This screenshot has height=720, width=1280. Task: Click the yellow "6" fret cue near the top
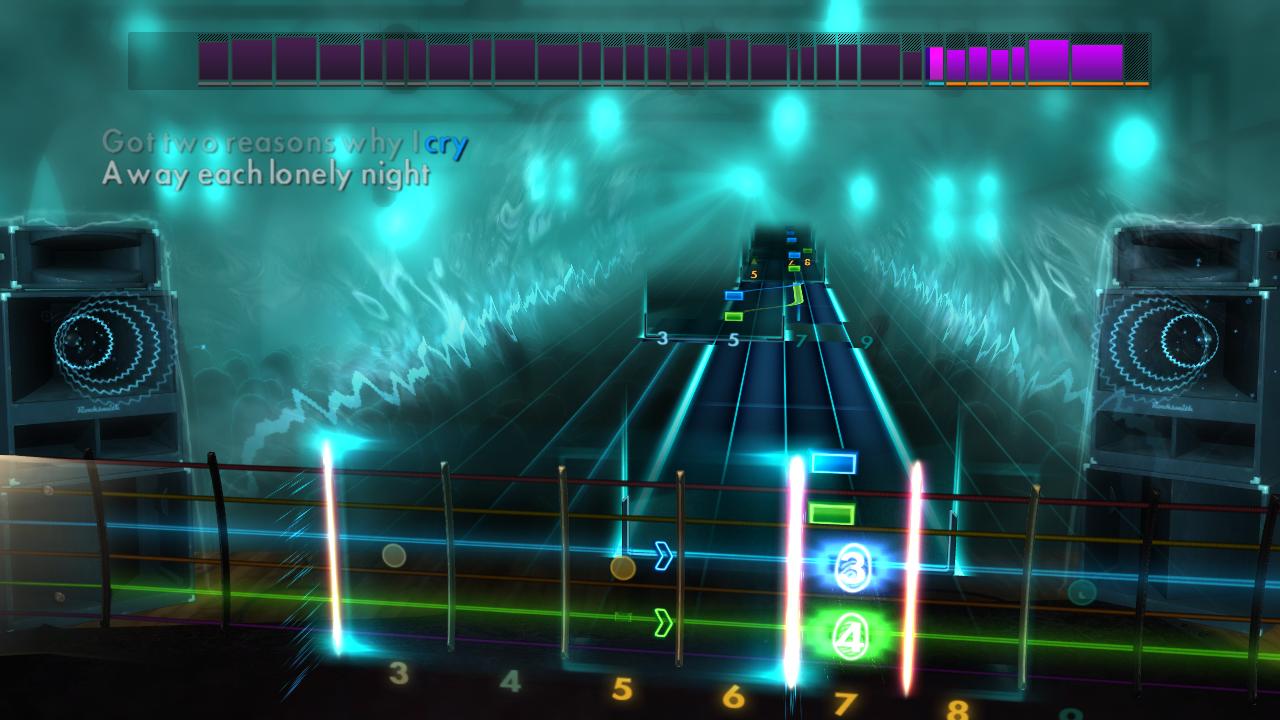tap(806, 261)
